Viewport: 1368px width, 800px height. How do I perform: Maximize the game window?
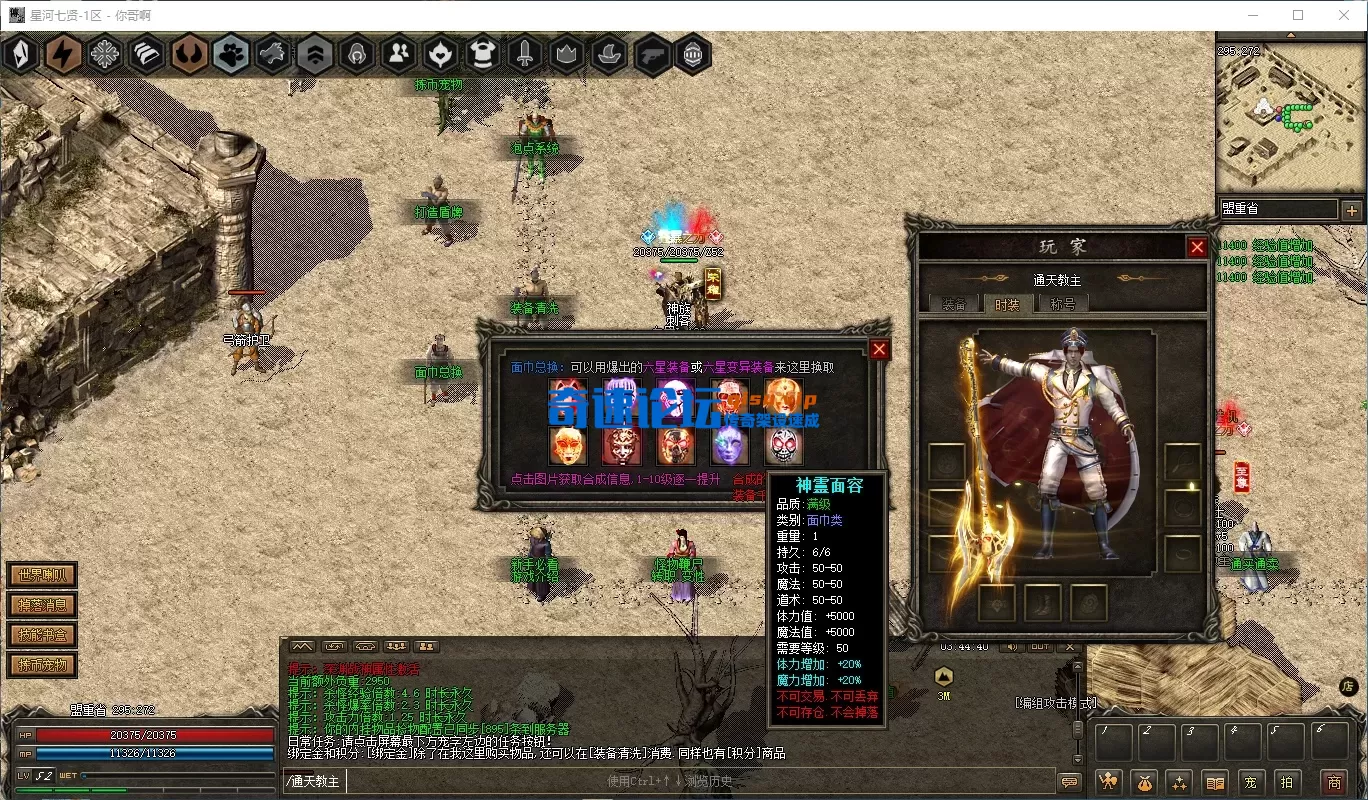(x=1298, y=15)
